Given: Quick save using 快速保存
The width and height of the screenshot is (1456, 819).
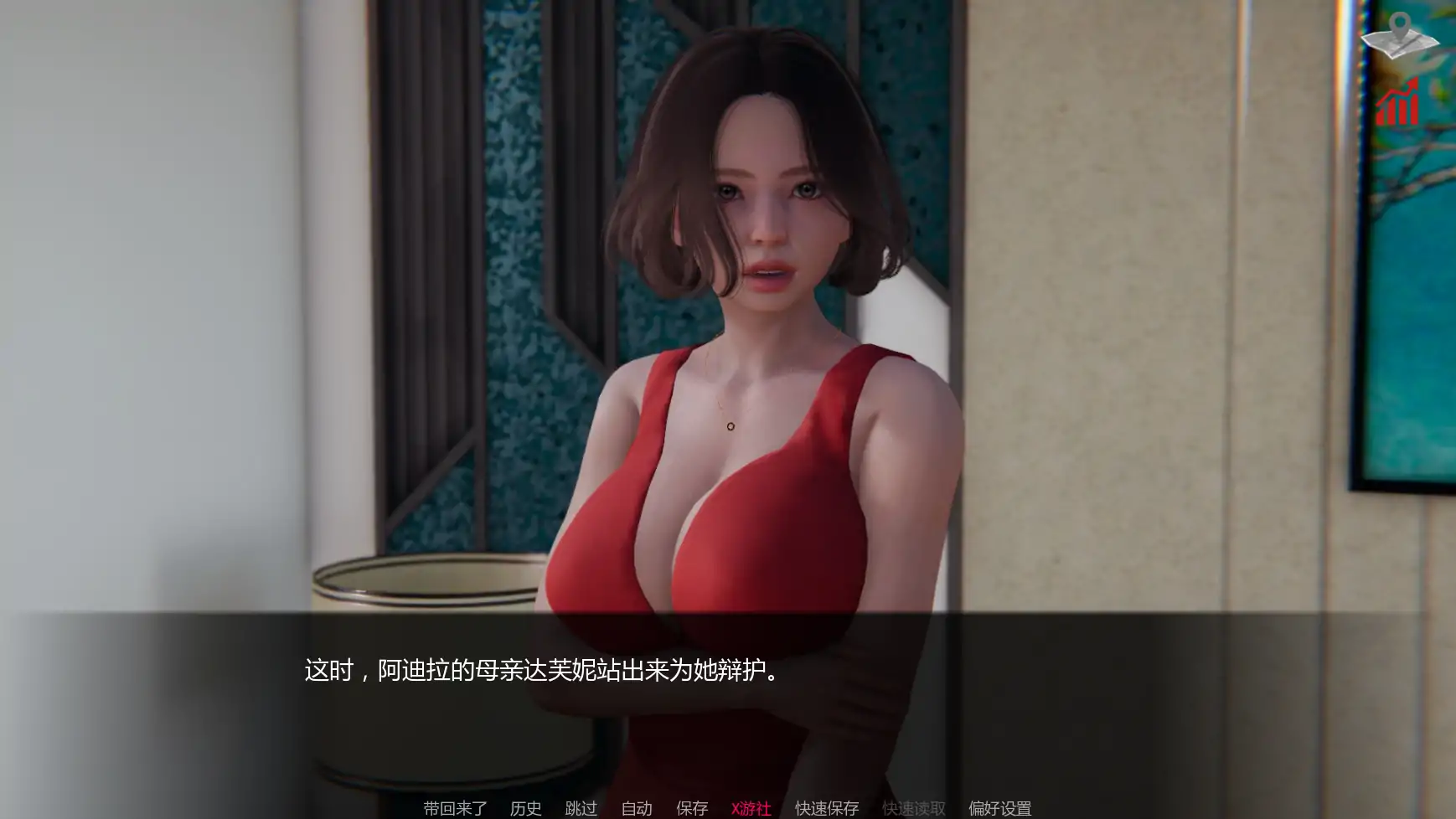Looking at the screenshot, I should click(x=825, y=809).
